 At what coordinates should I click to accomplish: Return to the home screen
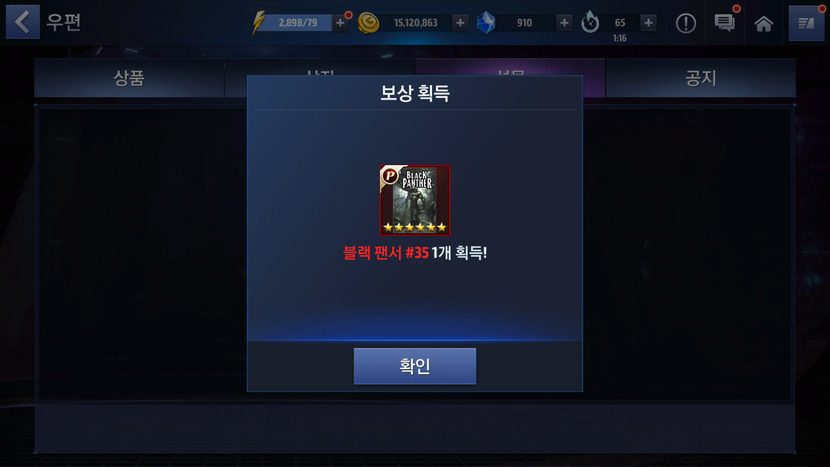point(764,23)
